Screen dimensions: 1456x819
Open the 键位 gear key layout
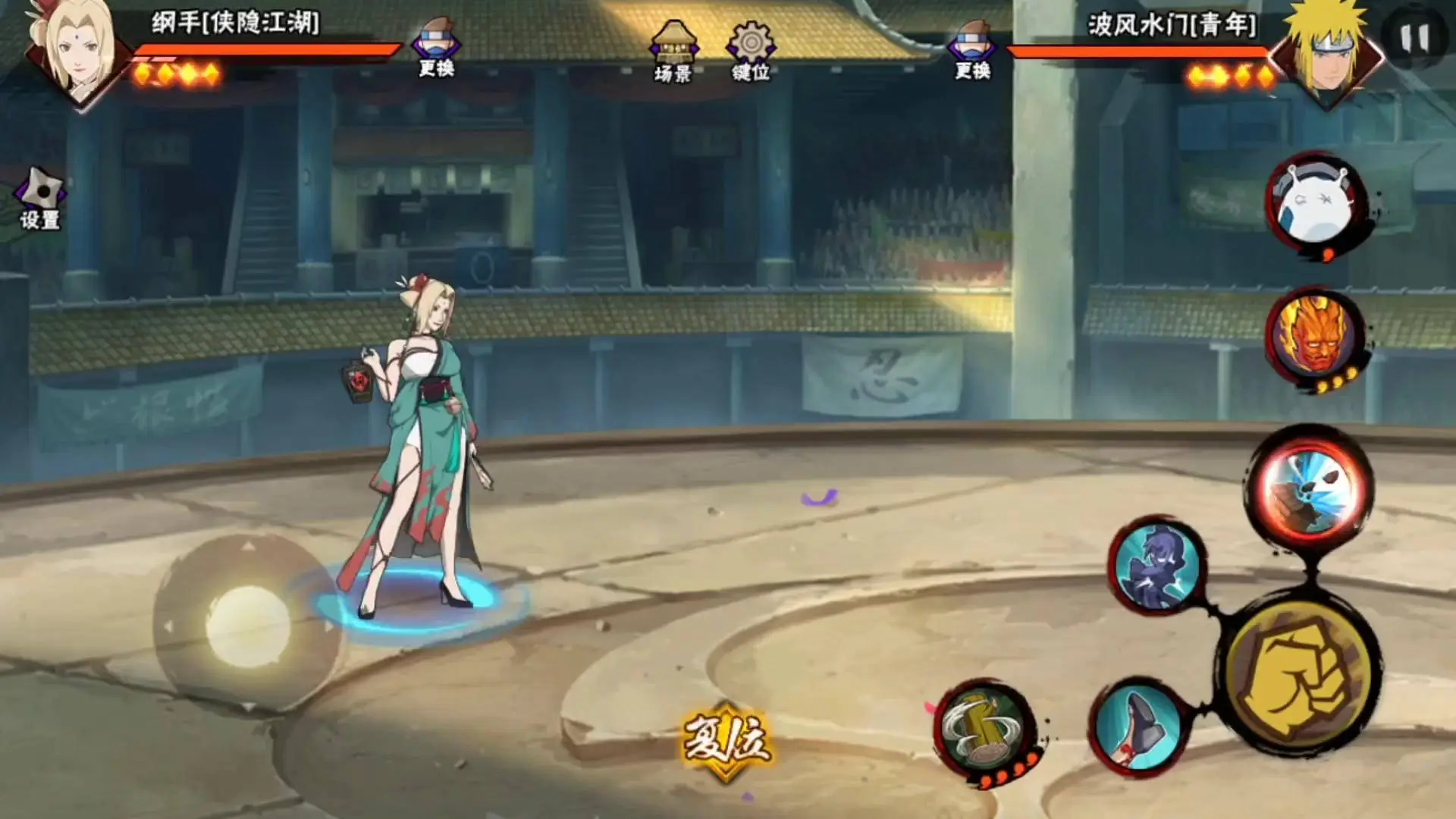coord(751,52)
